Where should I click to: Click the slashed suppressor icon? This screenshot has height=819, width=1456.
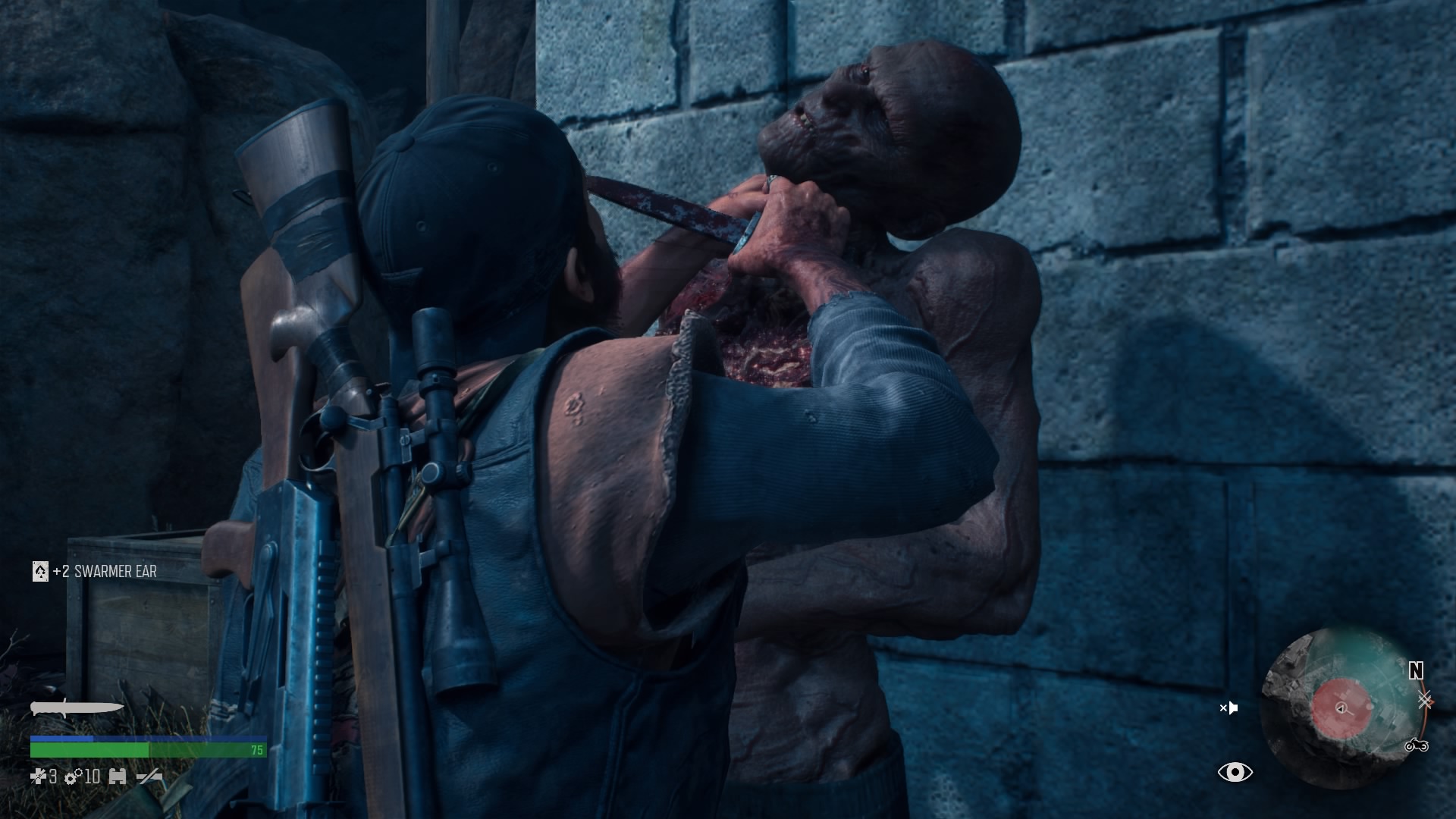click(x=149, y=776)
